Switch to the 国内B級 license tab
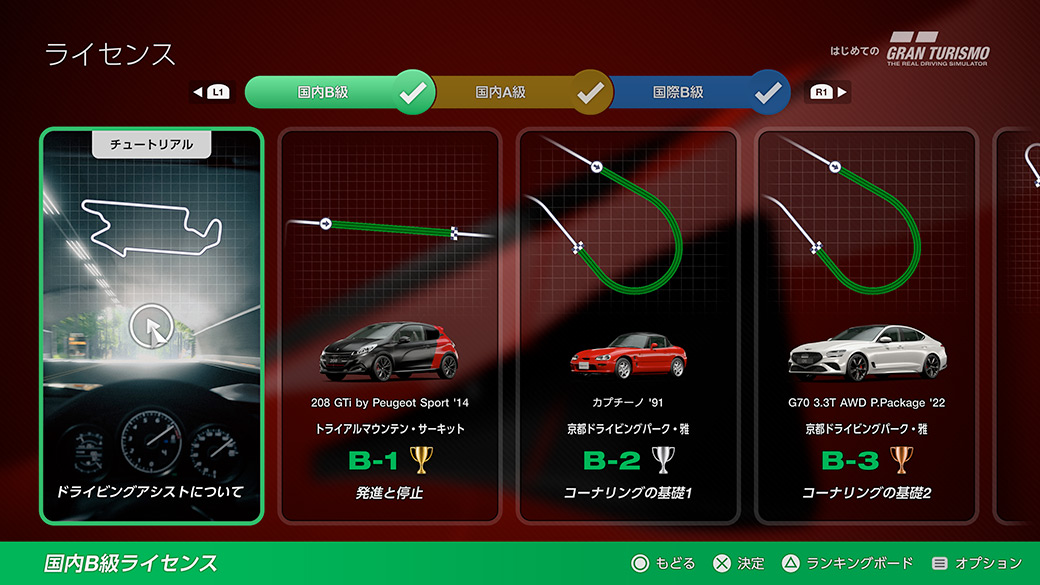 coord(323,92)
